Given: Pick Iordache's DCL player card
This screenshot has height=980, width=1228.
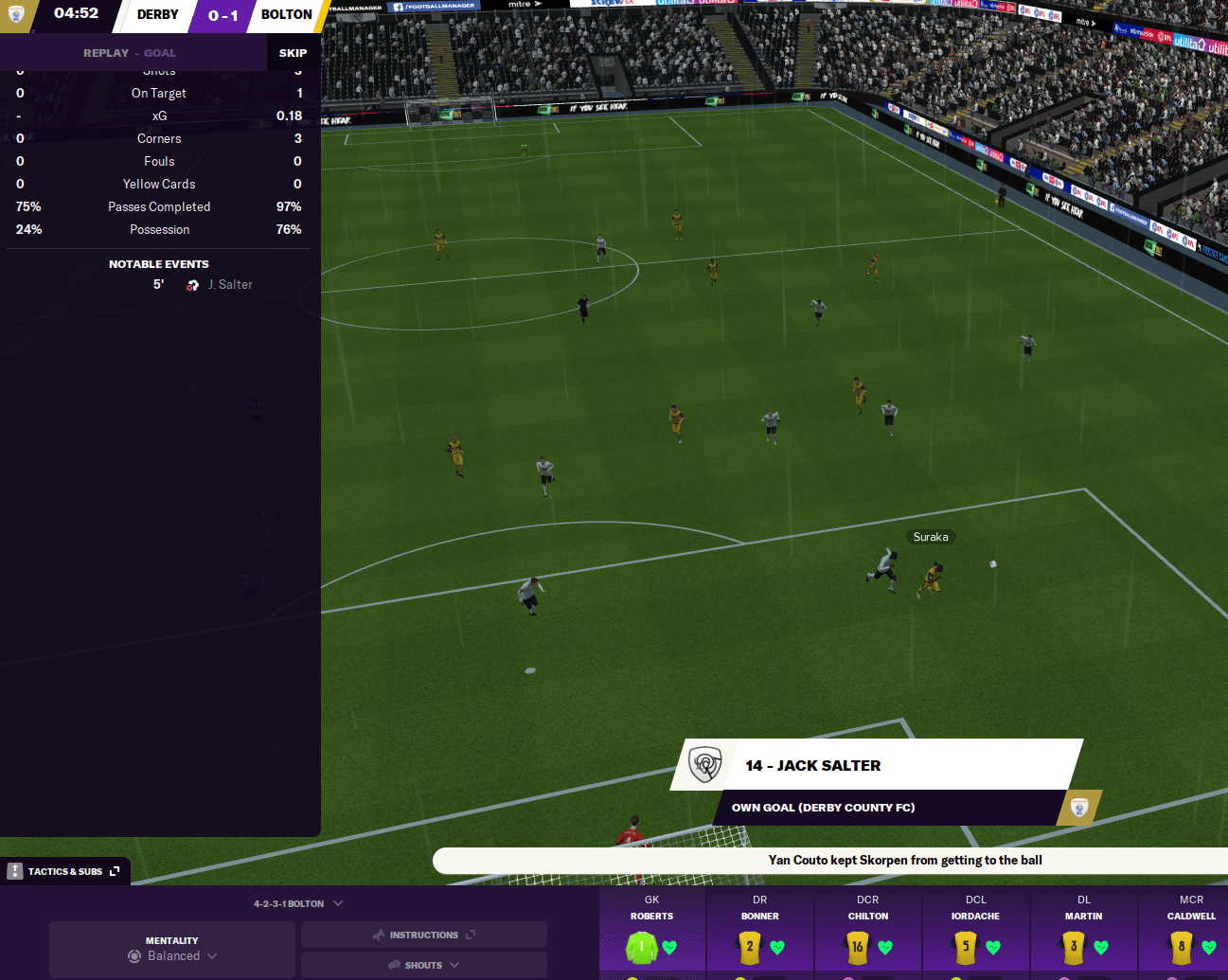Looking at the screenshot, I should click(x=975, y=933).
